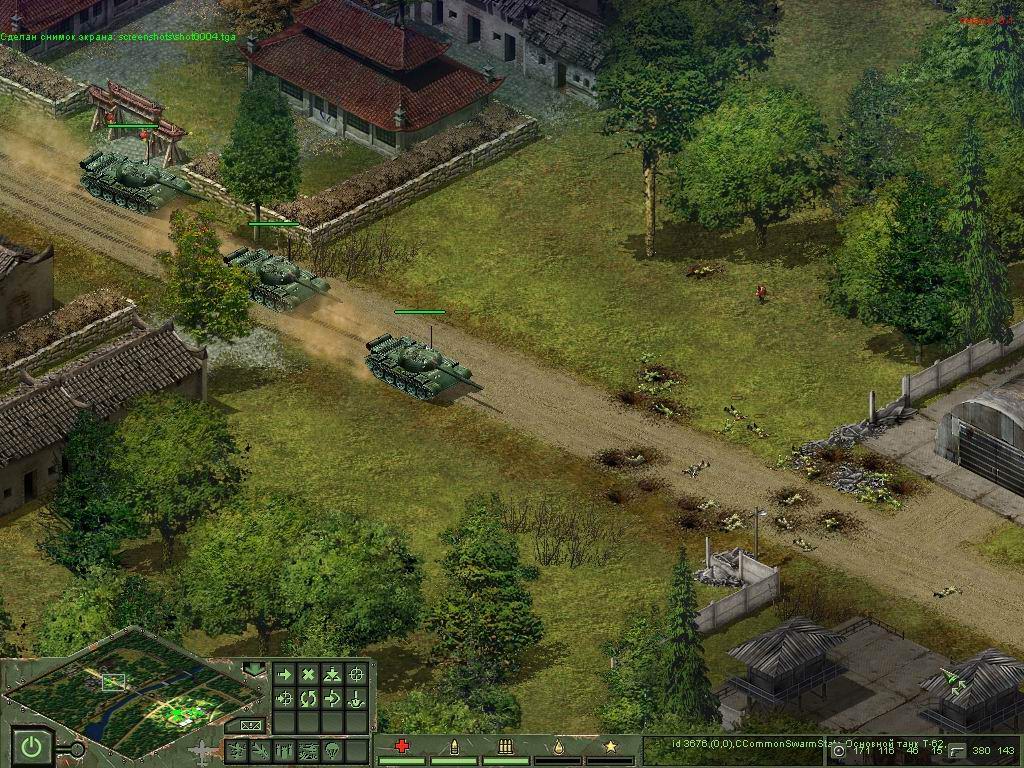Activate the downward-arrow entrench command
1024x768 pixels.
click(x=357, y=698)
